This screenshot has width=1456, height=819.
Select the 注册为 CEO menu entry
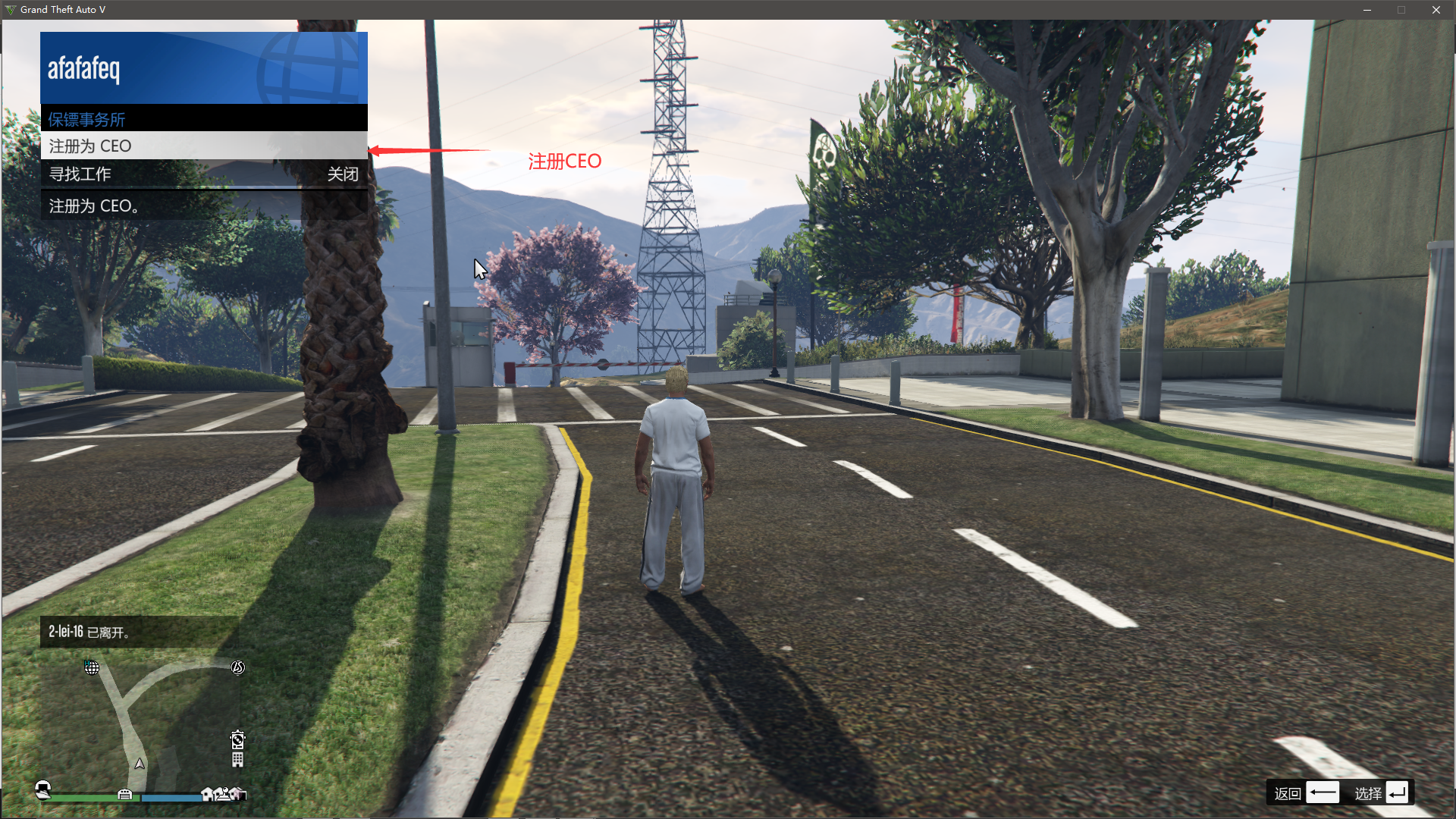203,146
